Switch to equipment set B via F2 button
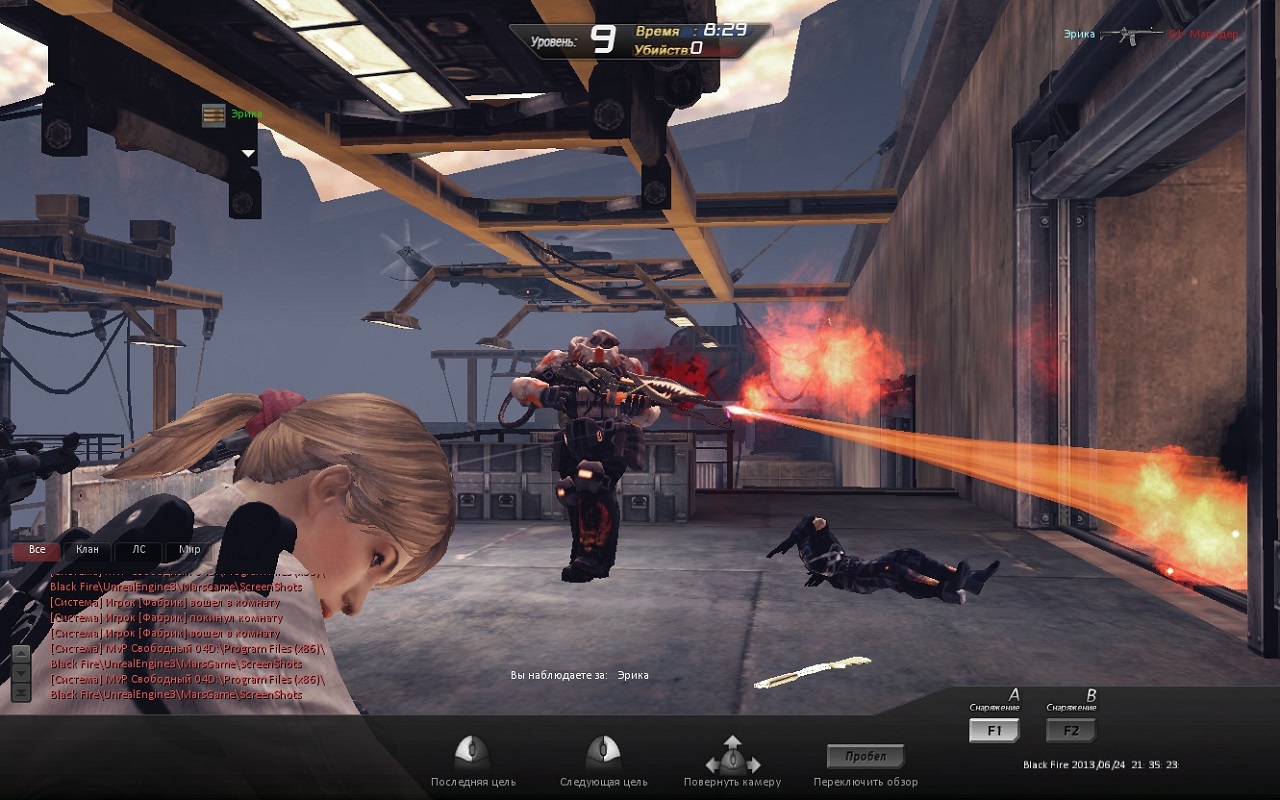The width and height of the screenshot is (1280, 800). 1071,731
